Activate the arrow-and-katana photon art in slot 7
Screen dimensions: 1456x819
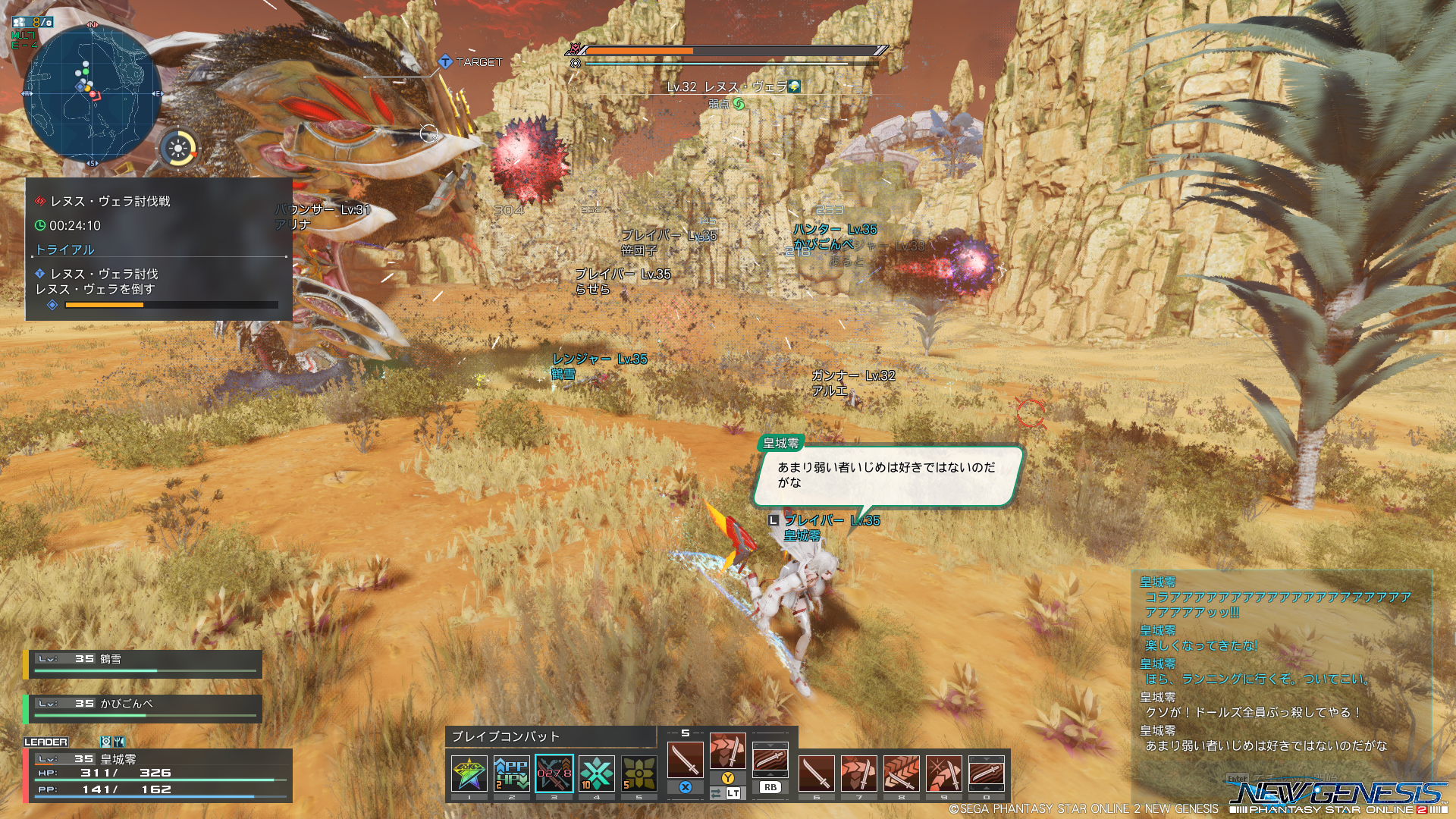tap(859, 773)
